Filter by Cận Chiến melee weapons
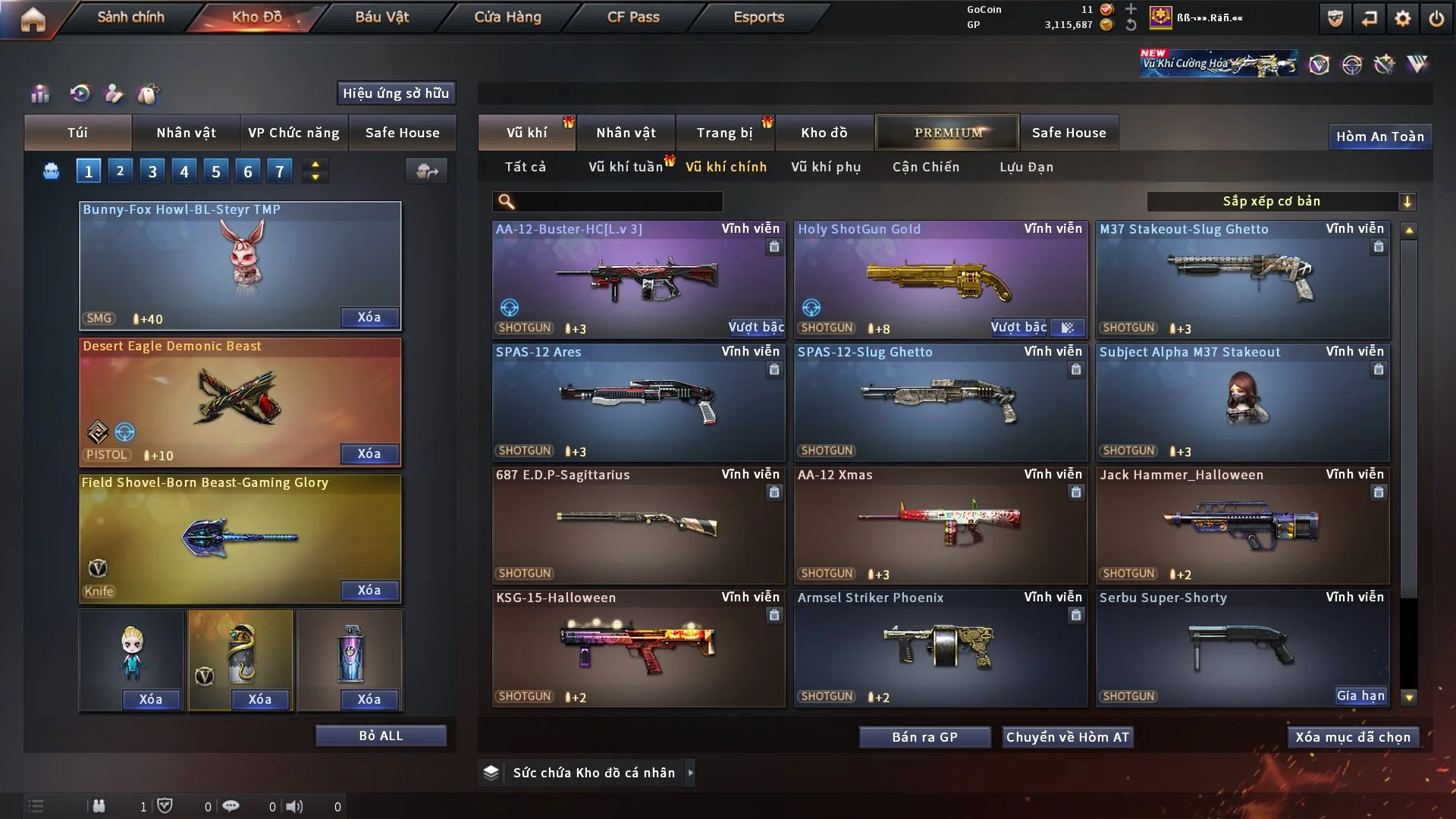The height and width of the screenshot is (819, 1456). 925,167
